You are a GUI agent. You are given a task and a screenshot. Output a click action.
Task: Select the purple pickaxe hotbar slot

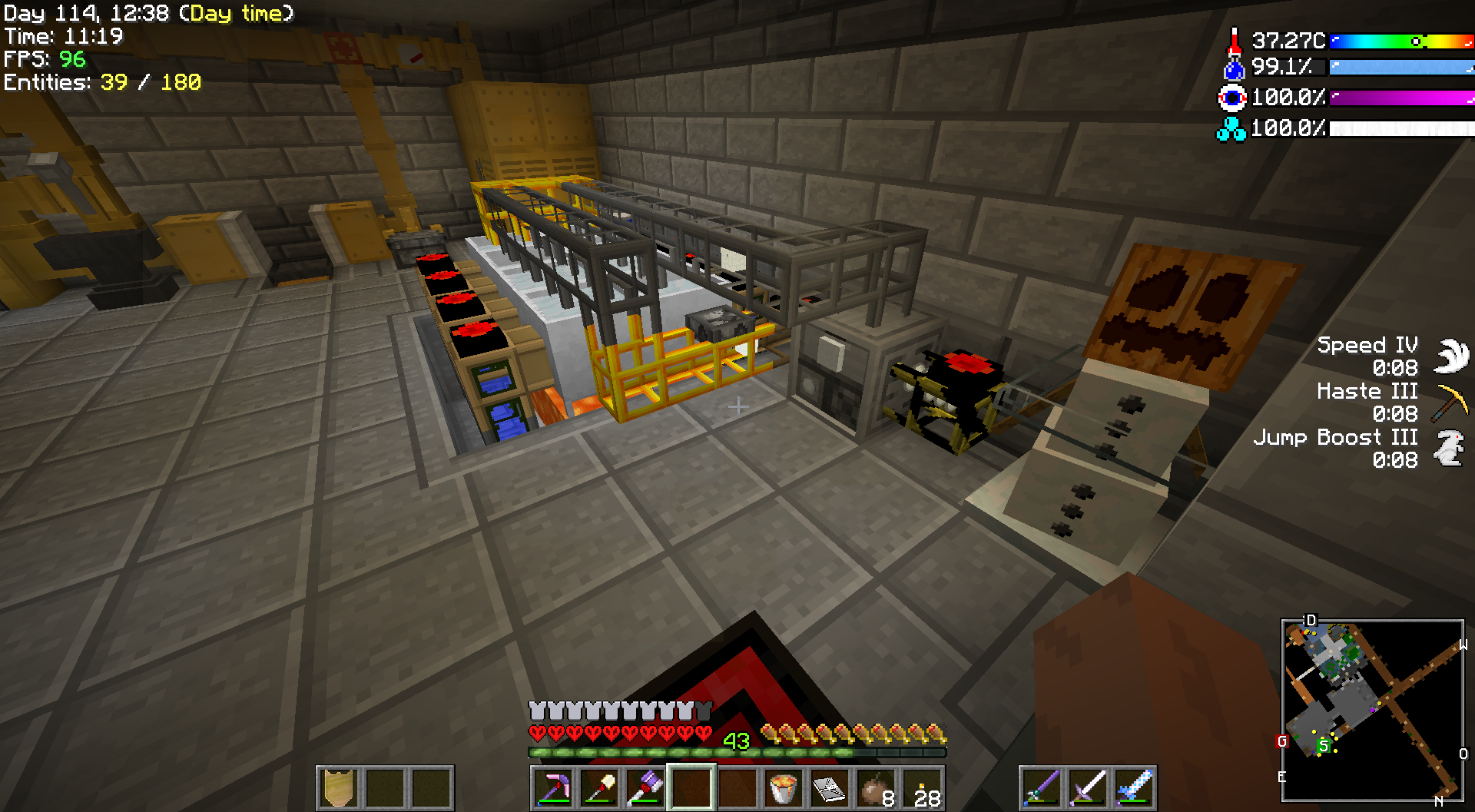(554, 787)
